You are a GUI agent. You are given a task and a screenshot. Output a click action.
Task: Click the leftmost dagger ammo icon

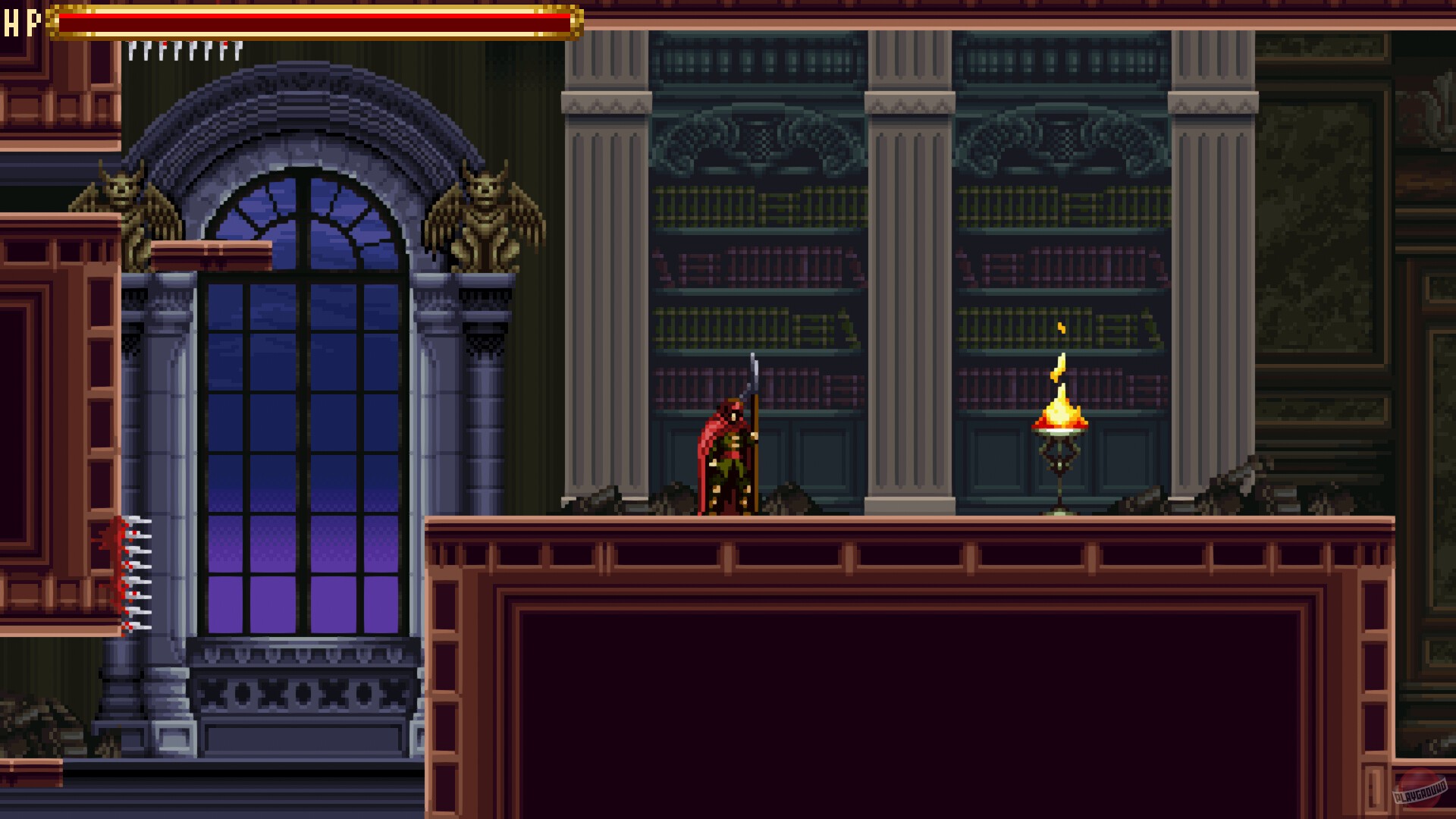[132, 52]
